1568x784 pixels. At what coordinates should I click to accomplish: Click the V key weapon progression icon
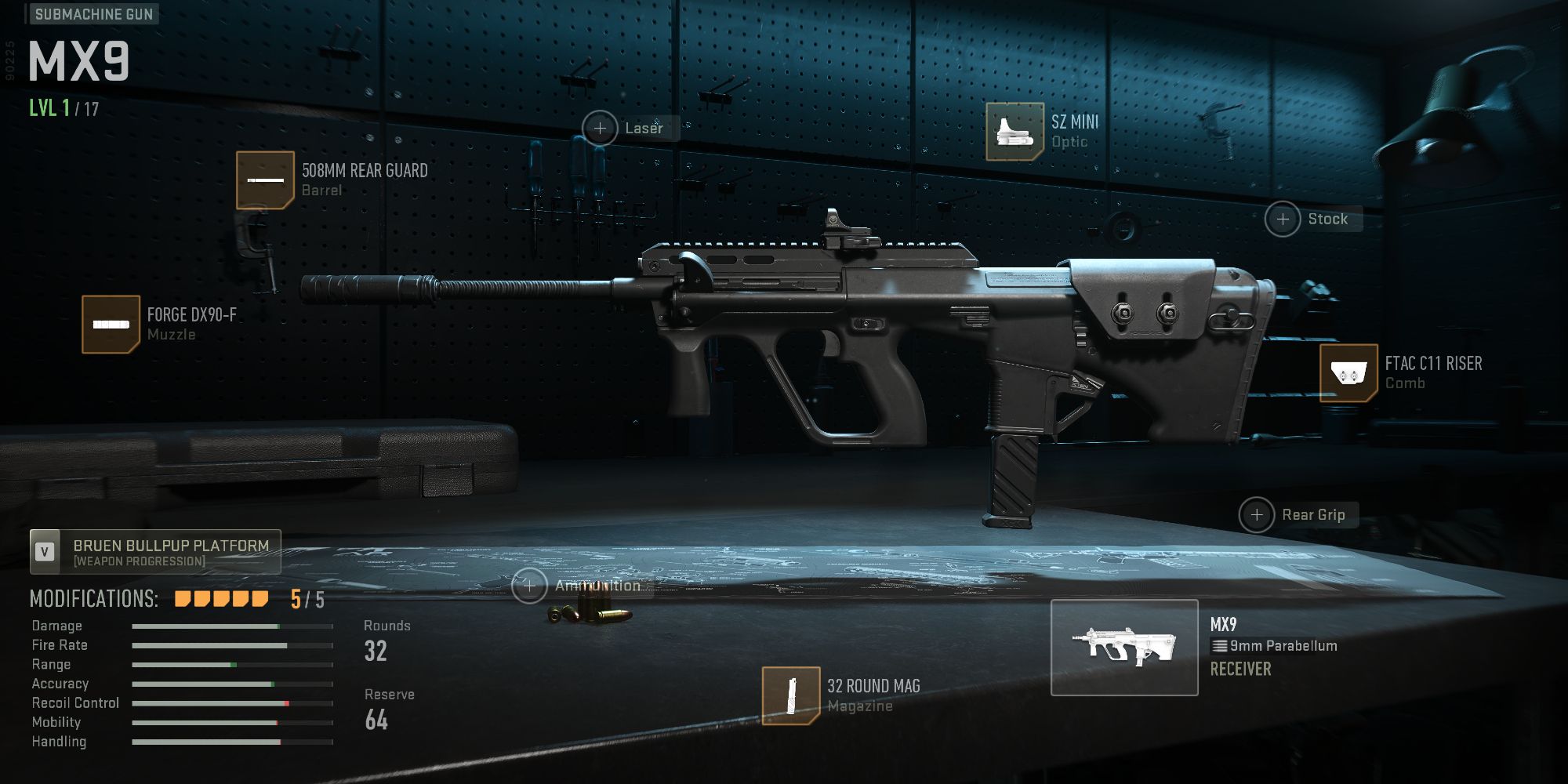(45, 551)
